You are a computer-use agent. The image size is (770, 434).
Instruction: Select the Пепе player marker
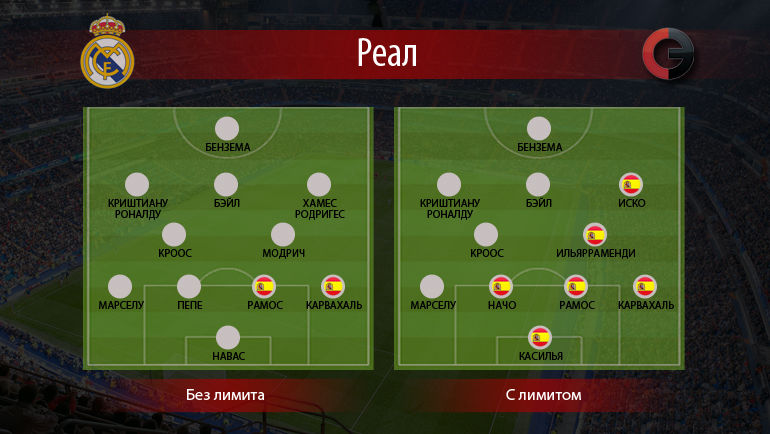[189, 287]
